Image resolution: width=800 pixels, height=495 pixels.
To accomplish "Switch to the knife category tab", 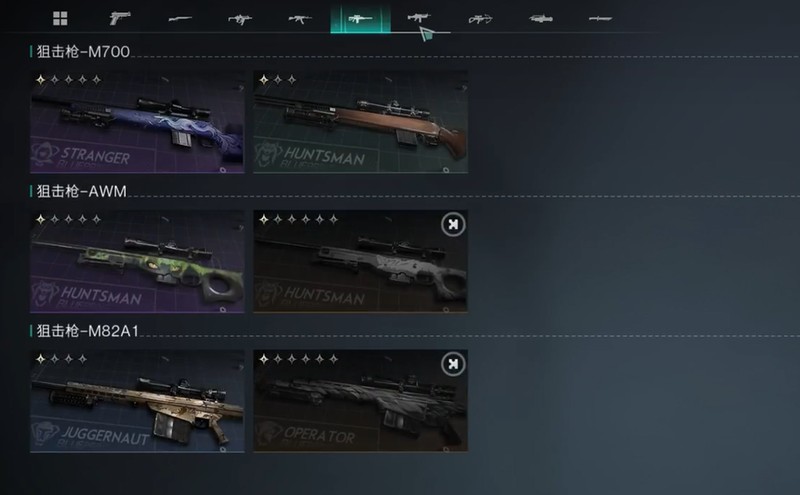I will [600, 18].
